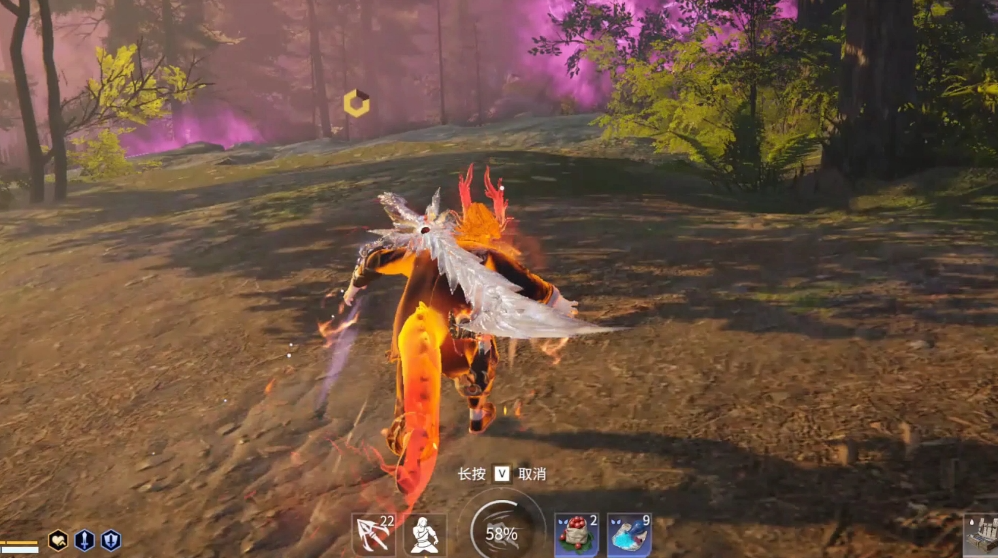Click the blue shield buff icon
The image size is (998, 558).
coord(110,541)
